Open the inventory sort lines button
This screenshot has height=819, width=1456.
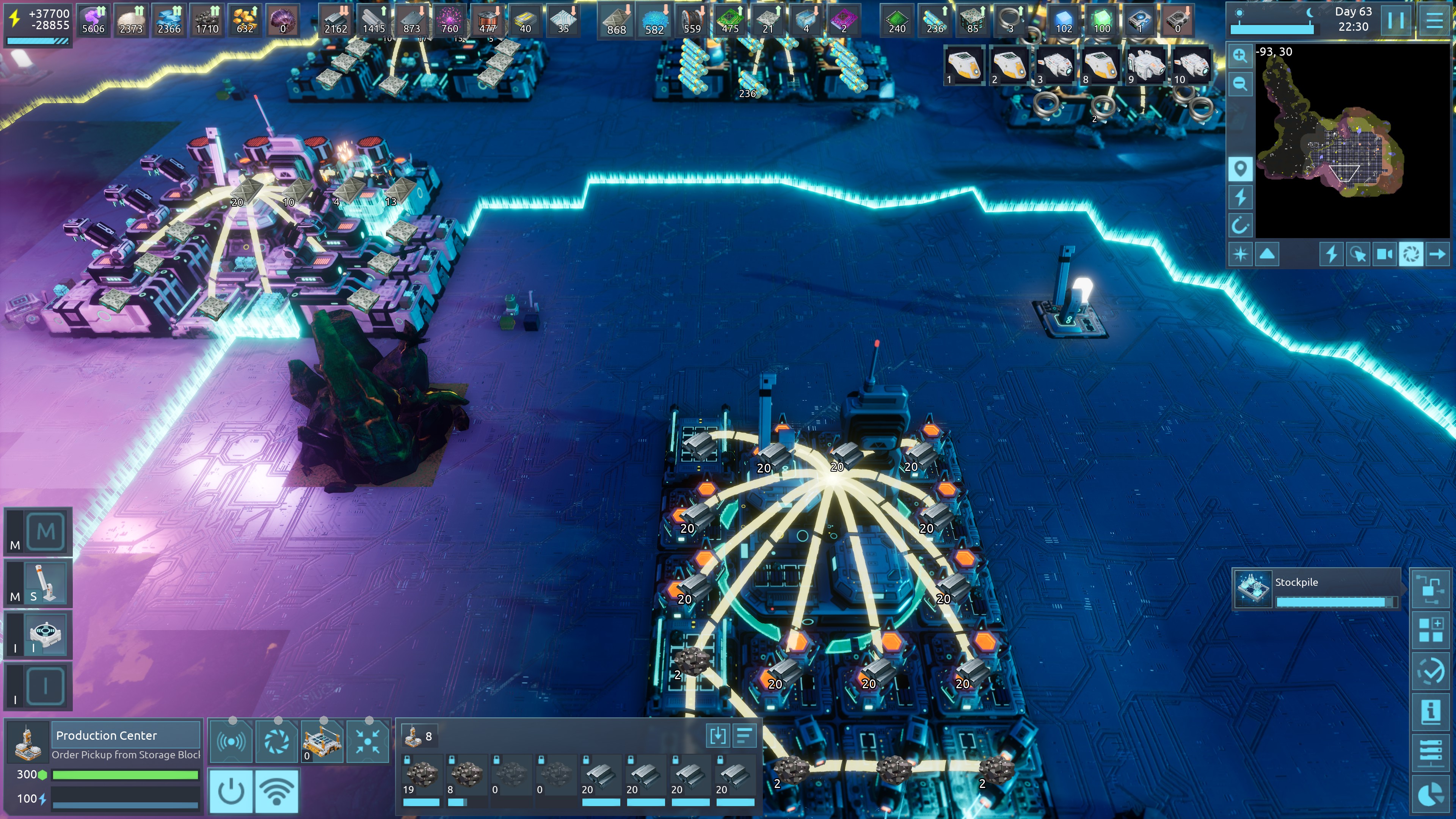[744, 736]
